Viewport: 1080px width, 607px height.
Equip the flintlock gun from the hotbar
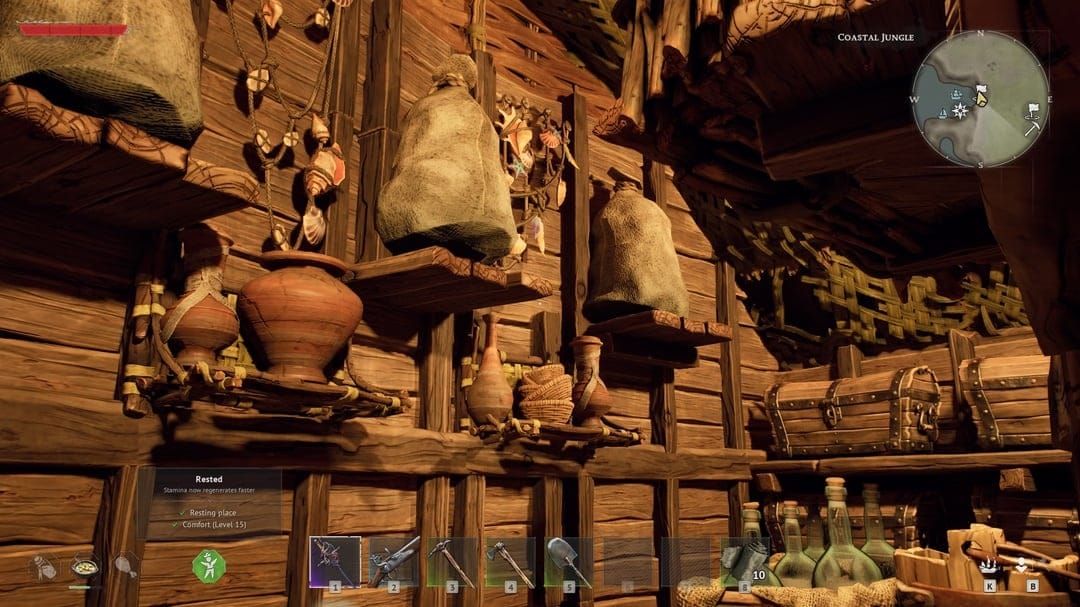tap(393, 561)
